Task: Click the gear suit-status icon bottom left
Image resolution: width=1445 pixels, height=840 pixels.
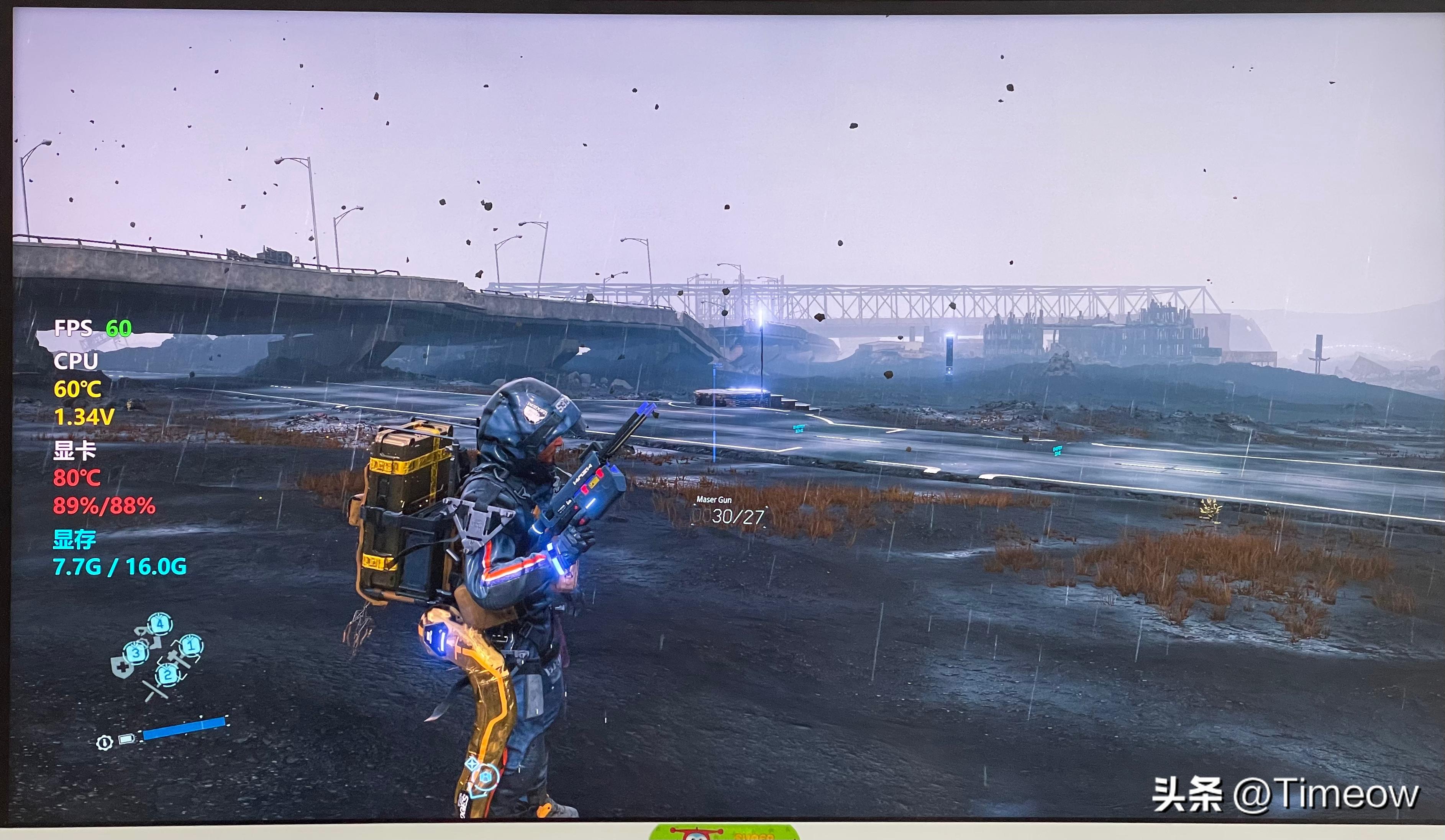Action: pyautogui.click(x=105, y=743)
